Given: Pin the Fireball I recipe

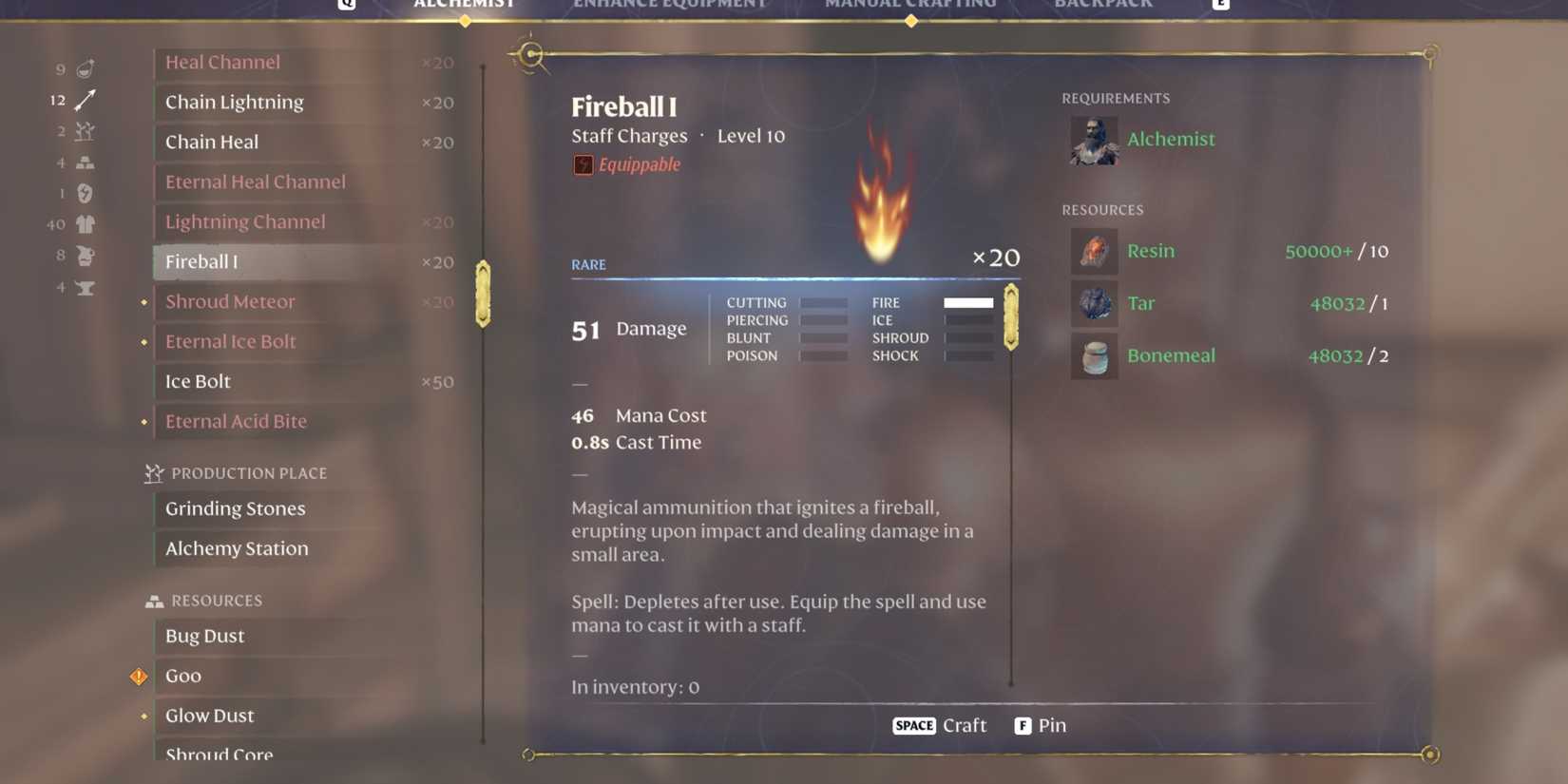Looking at the screenshot, I should tap(1040, 725).
